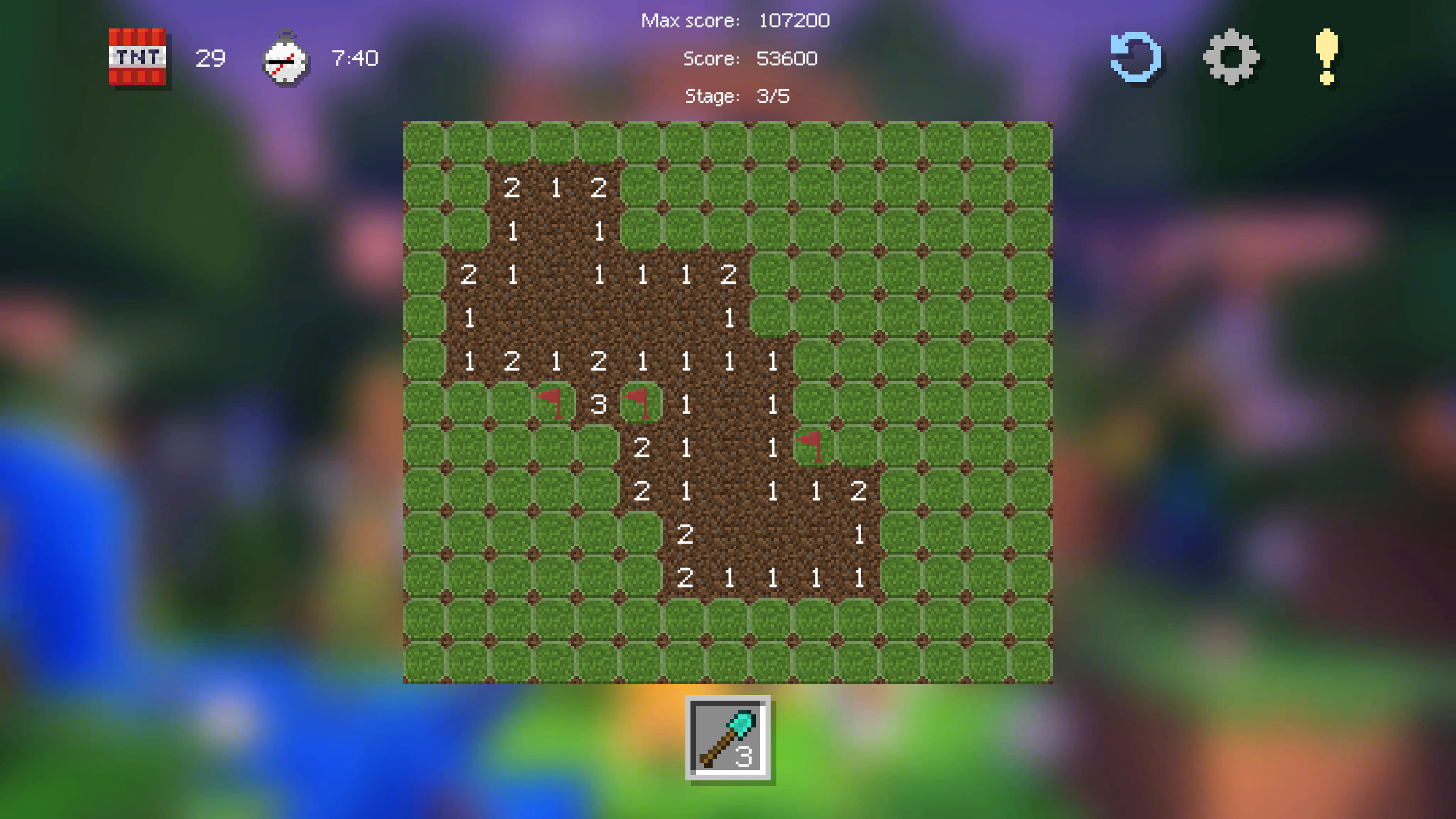Click the restart game icon
Screen dimensions: 1456x819
tap(1136, 59)
